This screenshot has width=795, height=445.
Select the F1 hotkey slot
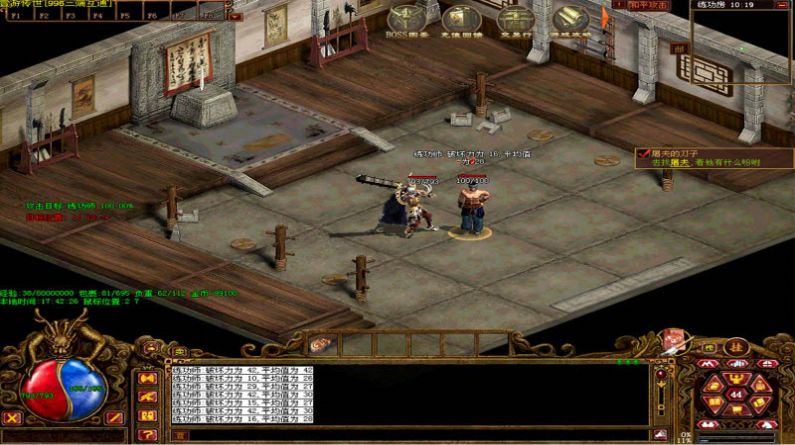coord(17,16)
